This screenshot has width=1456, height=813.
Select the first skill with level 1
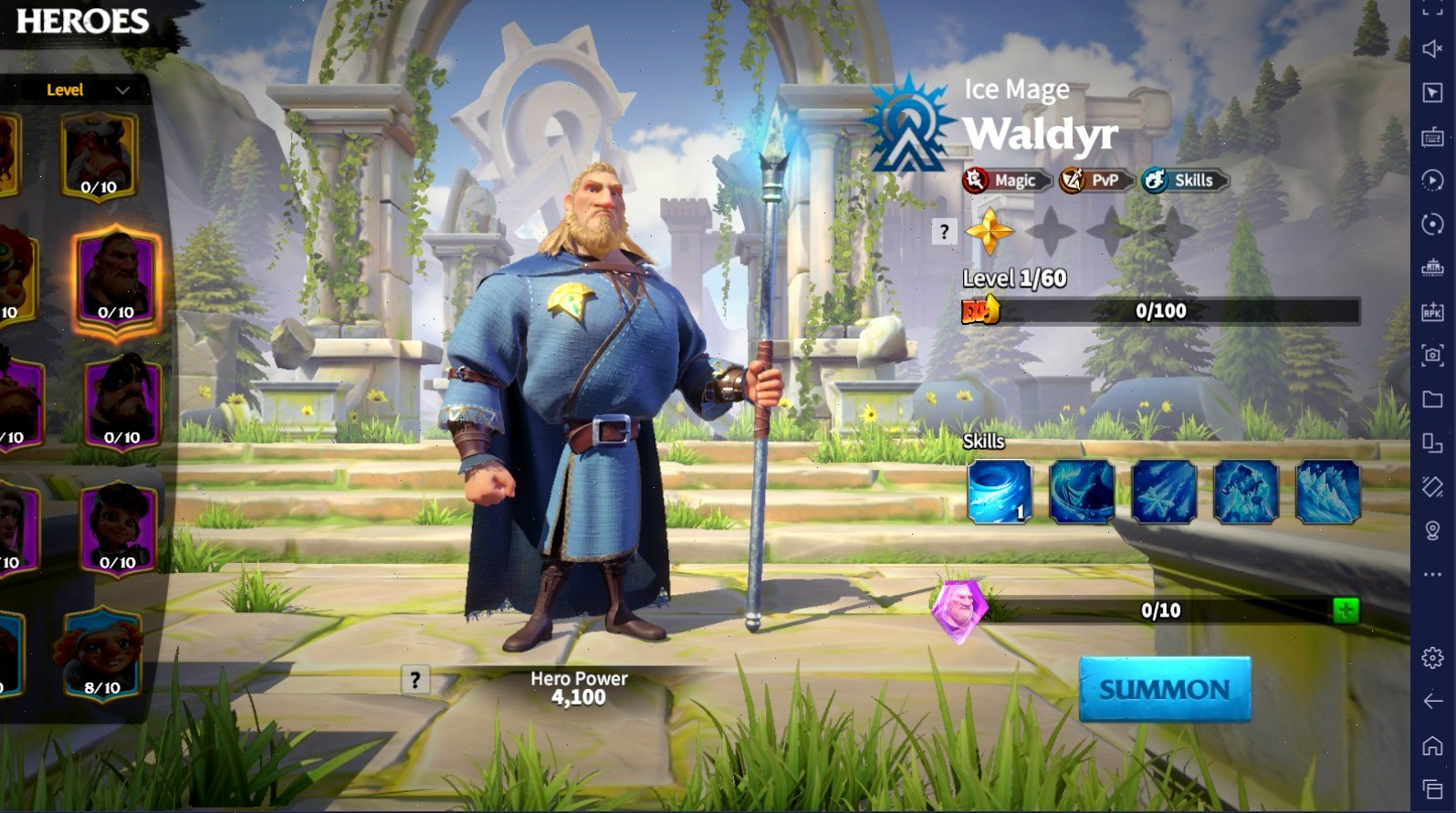(x=1000, y=493)
